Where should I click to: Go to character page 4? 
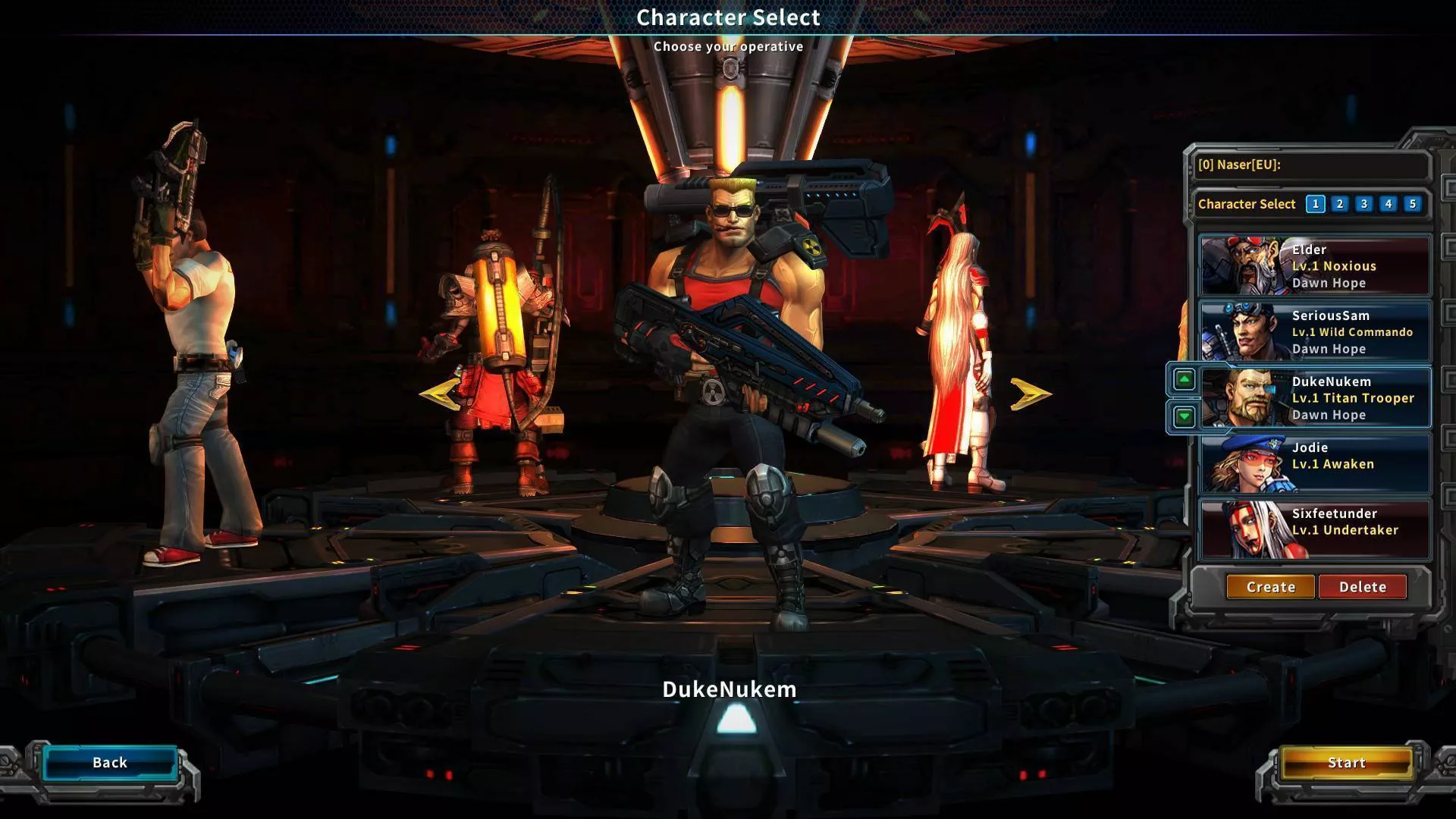tap(1389, 204)
